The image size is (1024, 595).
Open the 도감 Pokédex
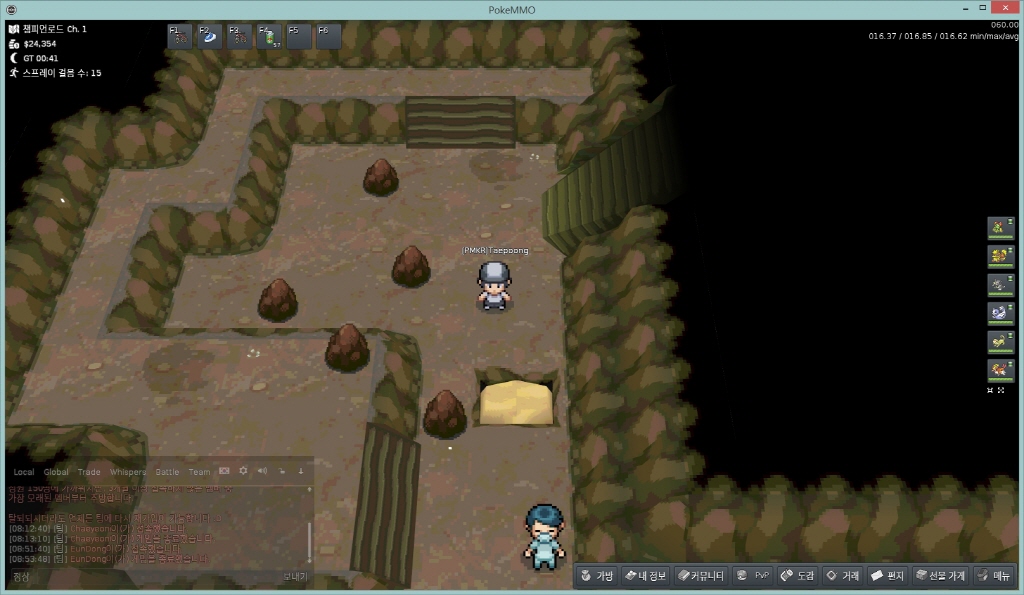pos(798,576)
